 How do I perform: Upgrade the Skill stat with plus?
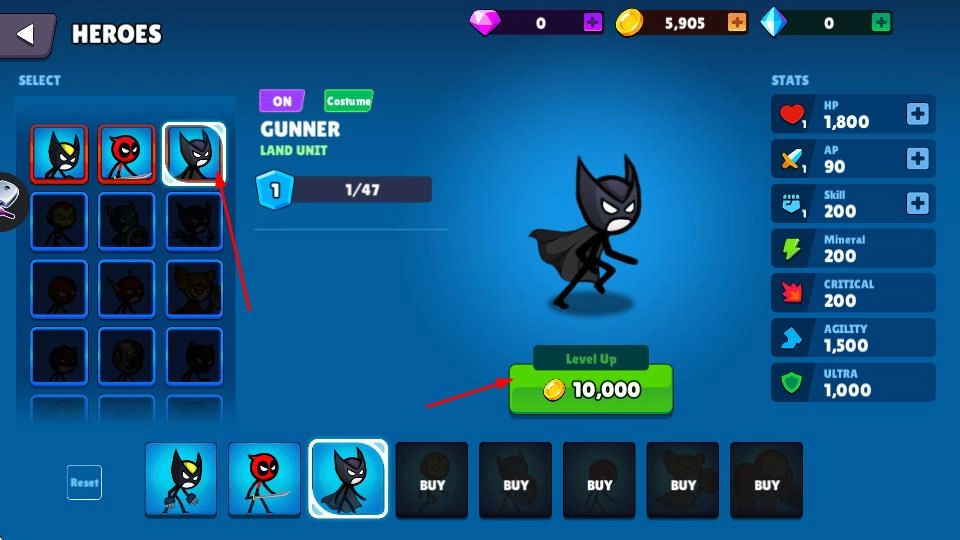click(917, 203)
